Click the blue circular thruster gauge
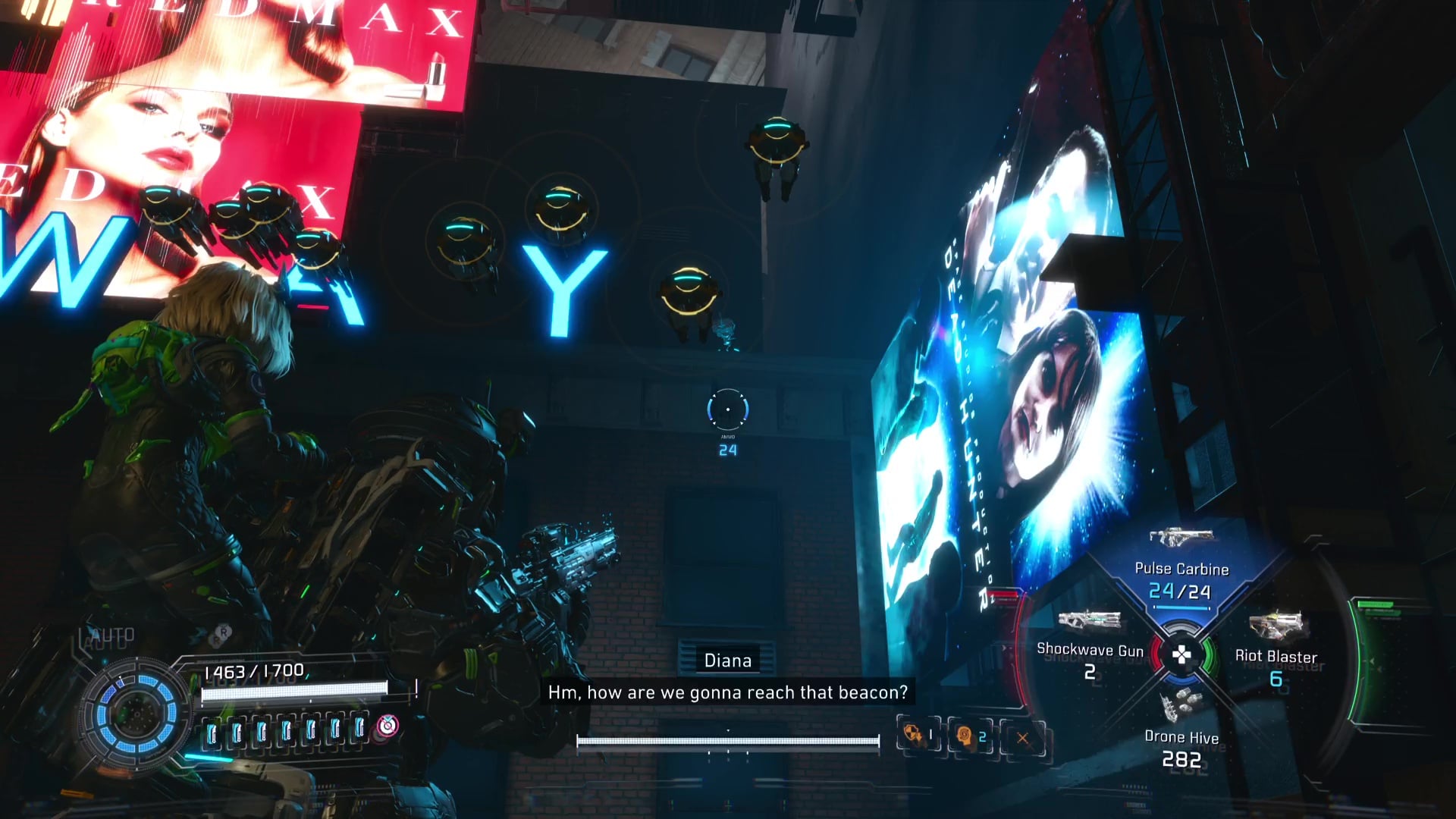1456x819 pixels. (136, 711)
